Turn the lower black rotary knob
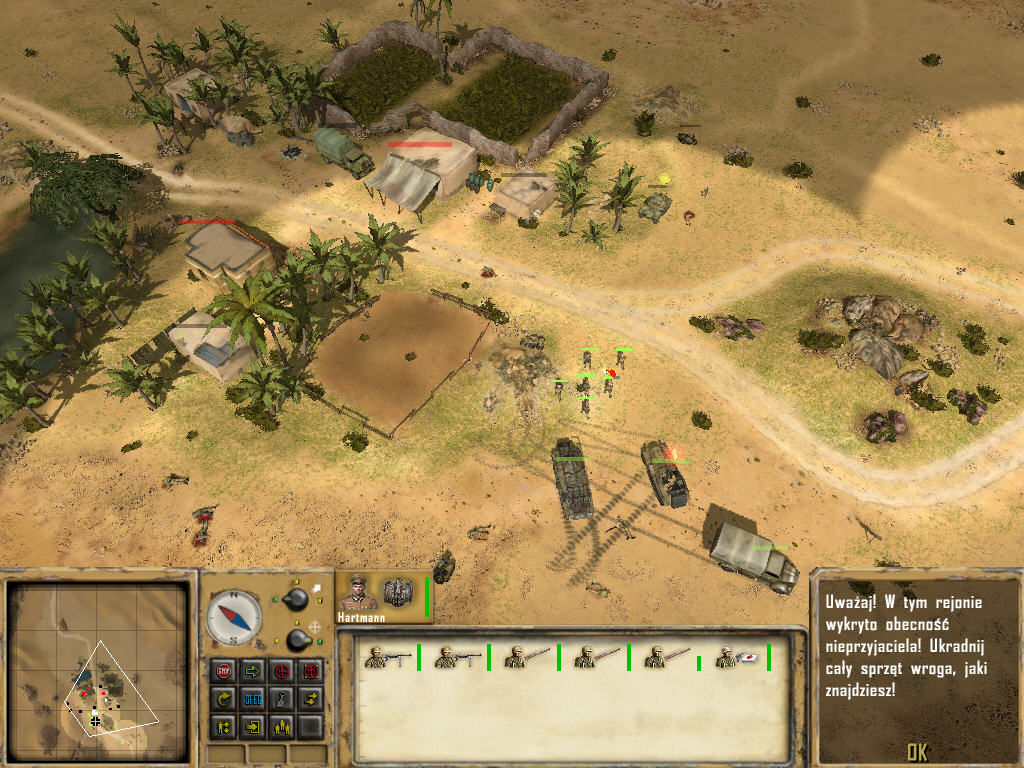1024x768 pixels. tap(298, 638)
